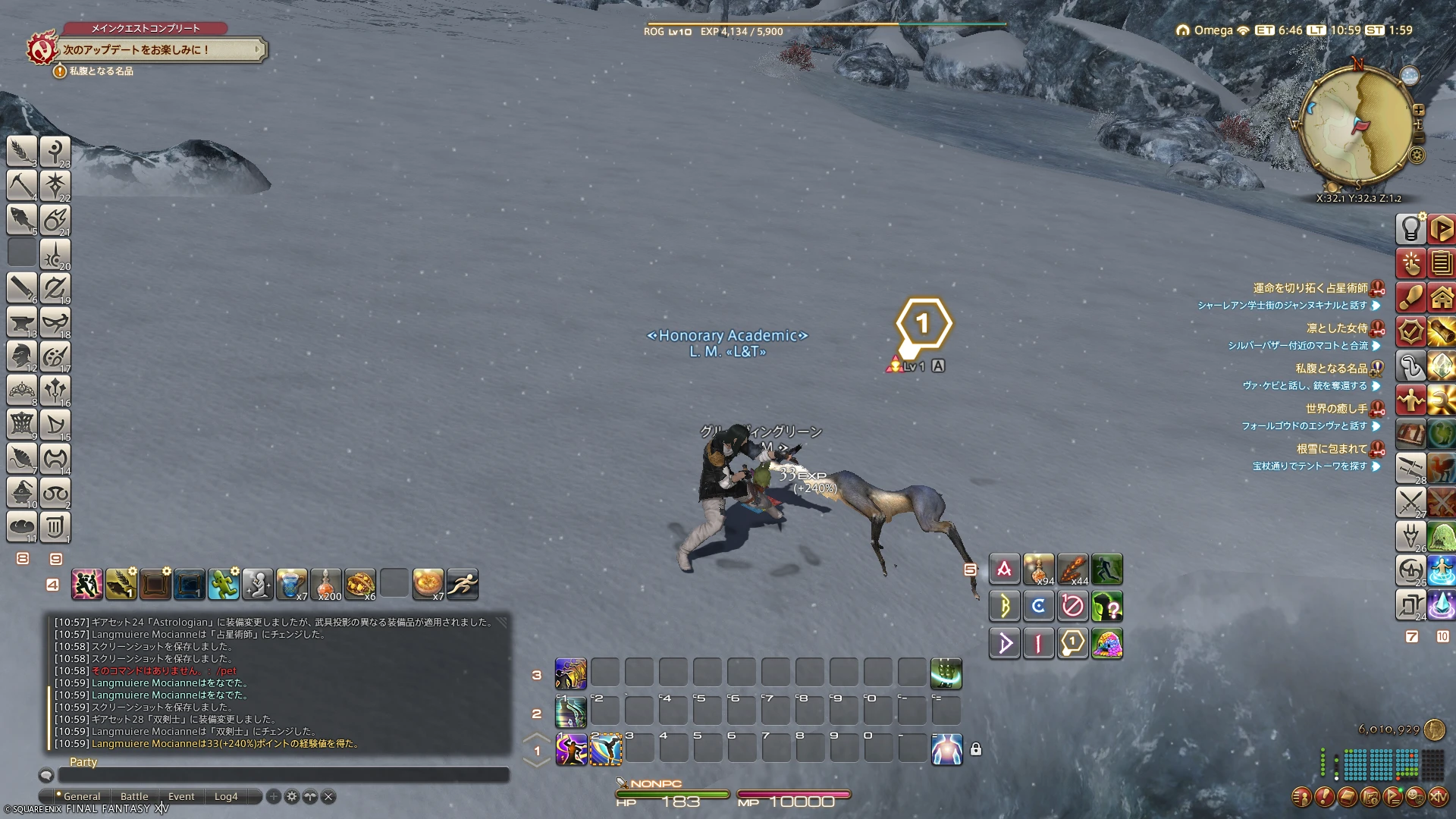Open chat log settings gear
The image size is (1456, 819).
292,796
